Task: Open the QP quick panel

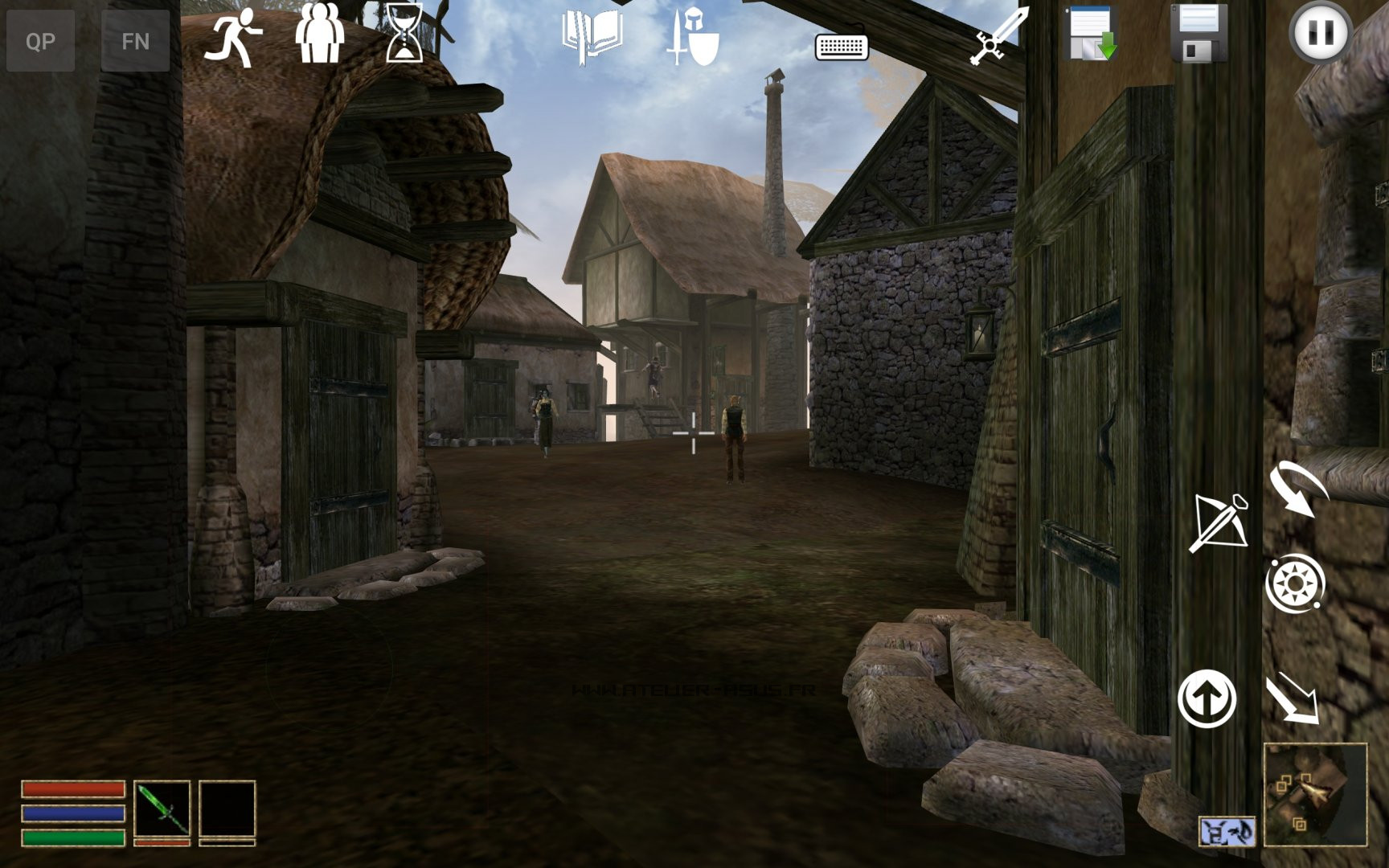Action: tap(42, 40)
